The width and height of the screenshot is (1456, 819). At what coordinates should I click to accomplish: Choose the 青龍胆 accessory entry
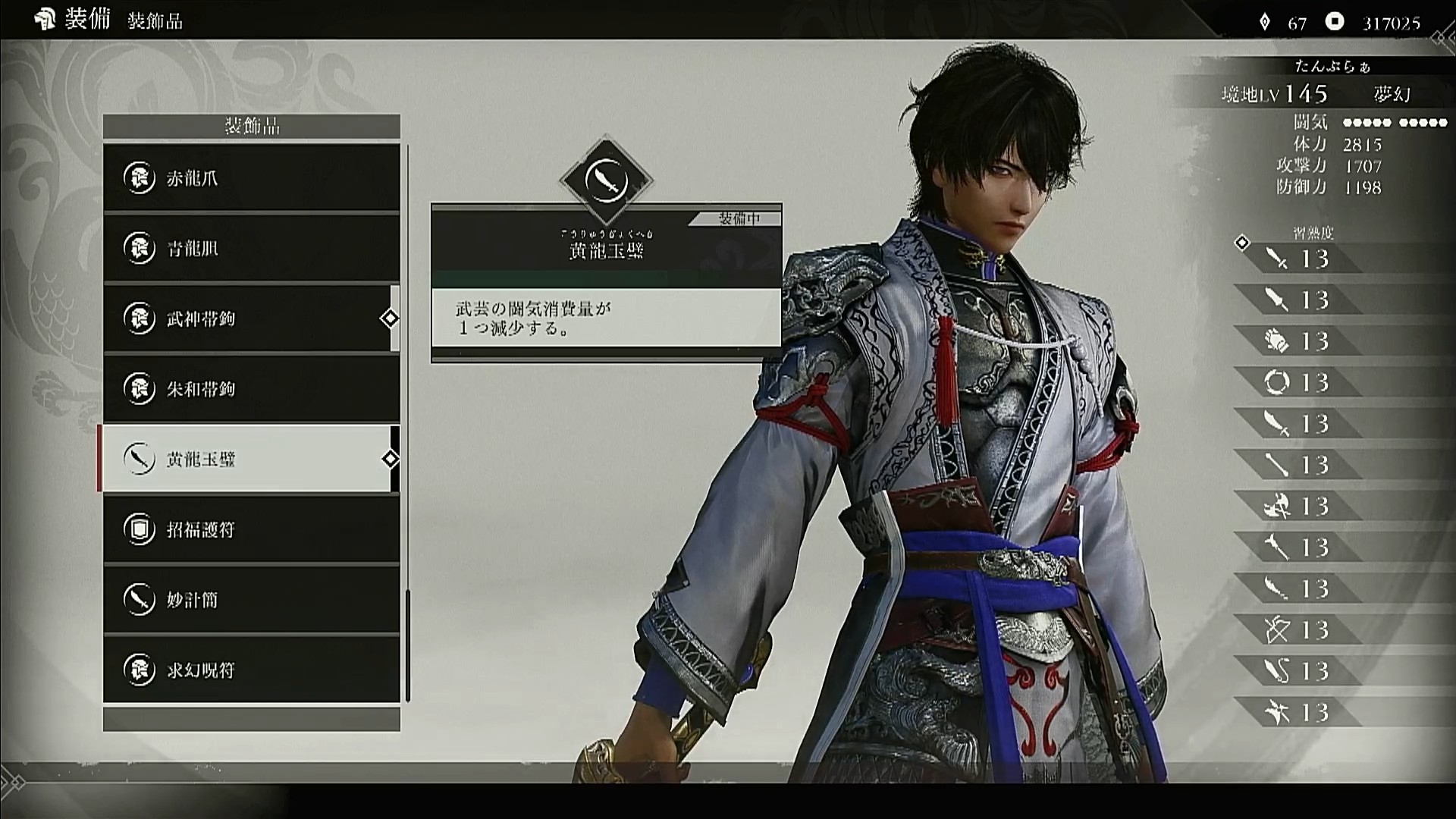click(x=251, y=248)
